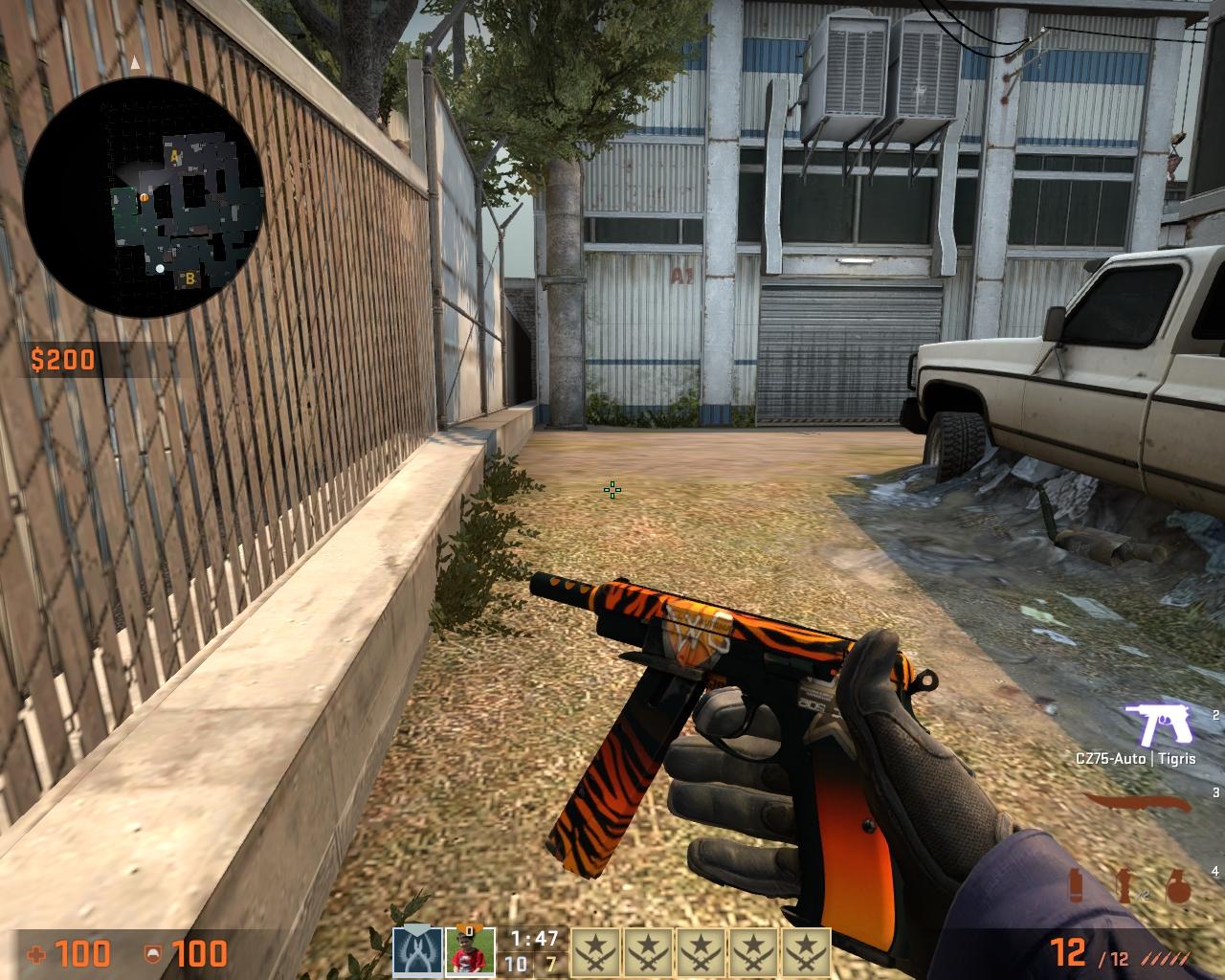The width and height of the screenshot is (1225, 980).
Task: Click the crosshair at screen center
Action: (612, 491)
